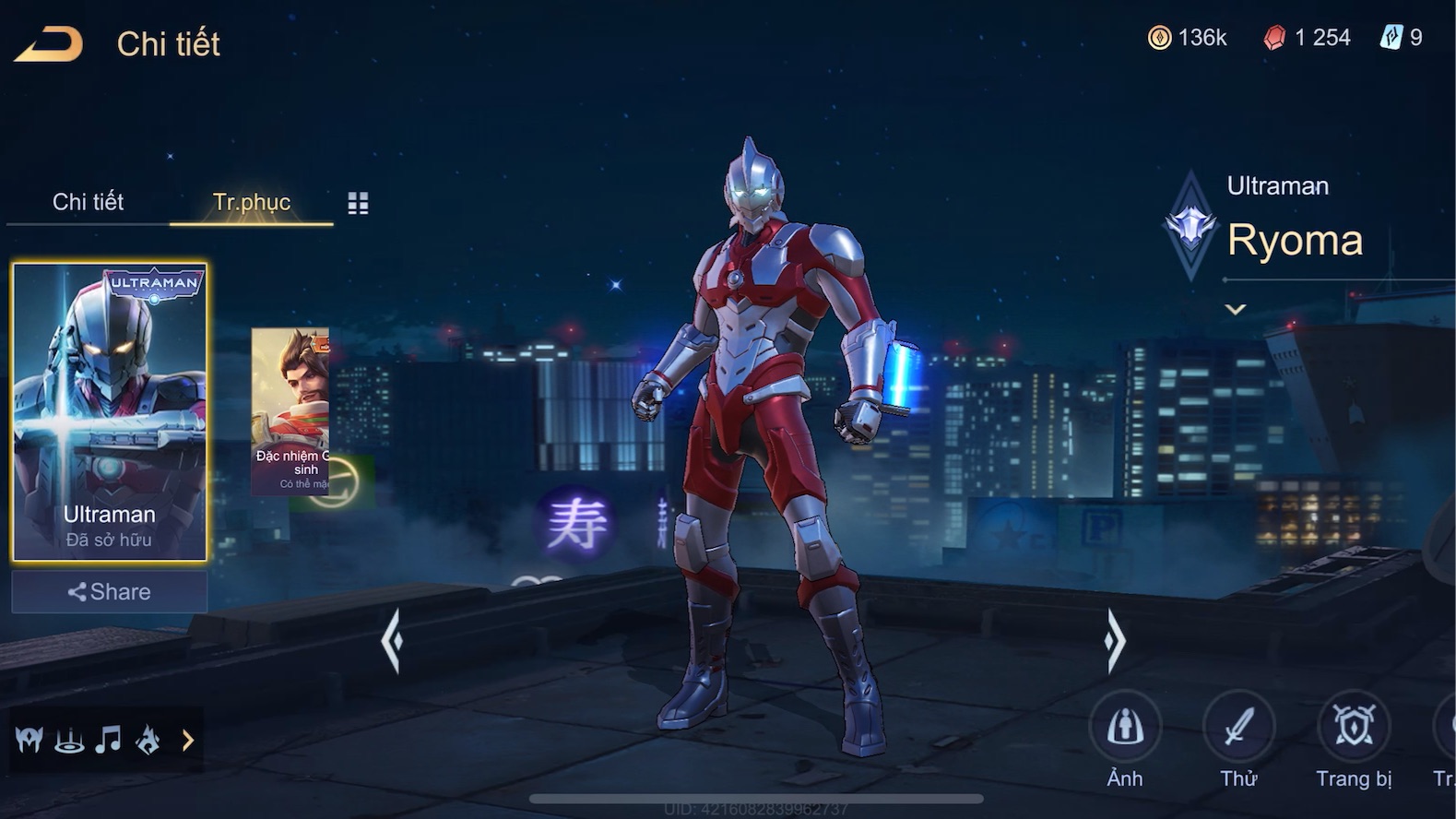Show the skin grid view
This screenshot has width=1456, height=819.
[x=358, y=204]
